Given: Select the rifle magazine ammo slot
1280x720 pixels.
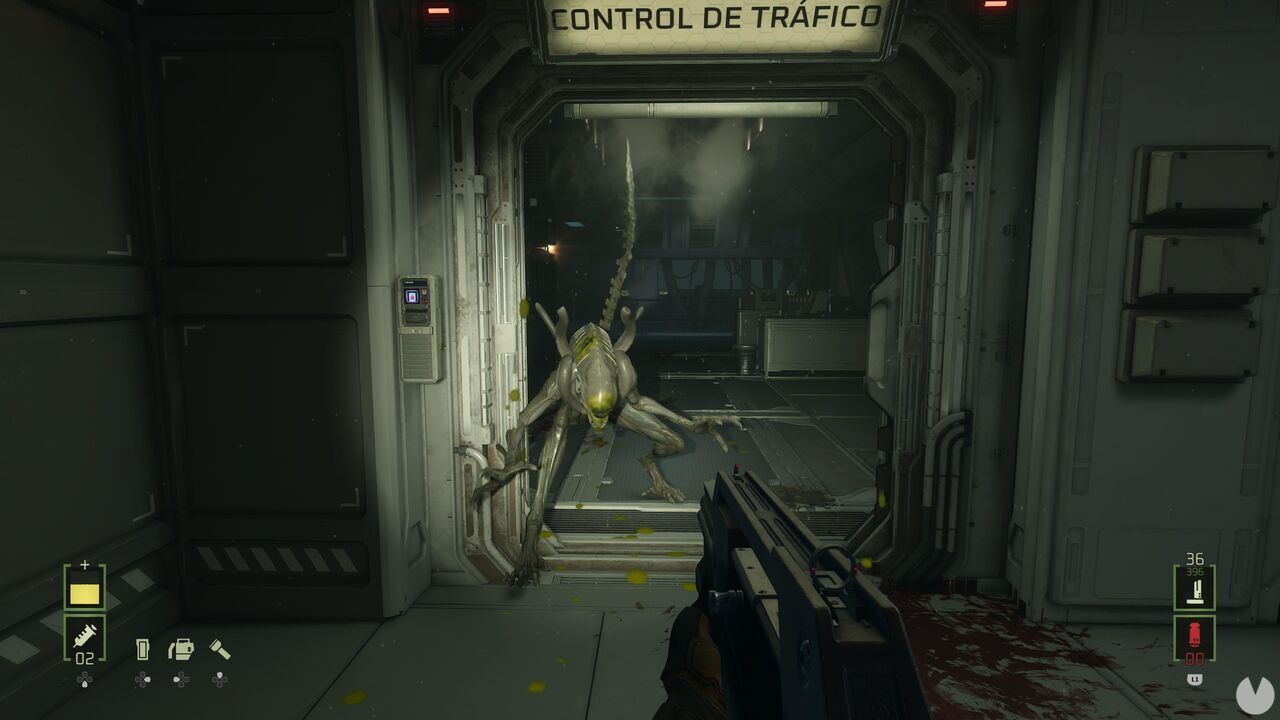Looking at the screenshot, I should coord(1194,588).
